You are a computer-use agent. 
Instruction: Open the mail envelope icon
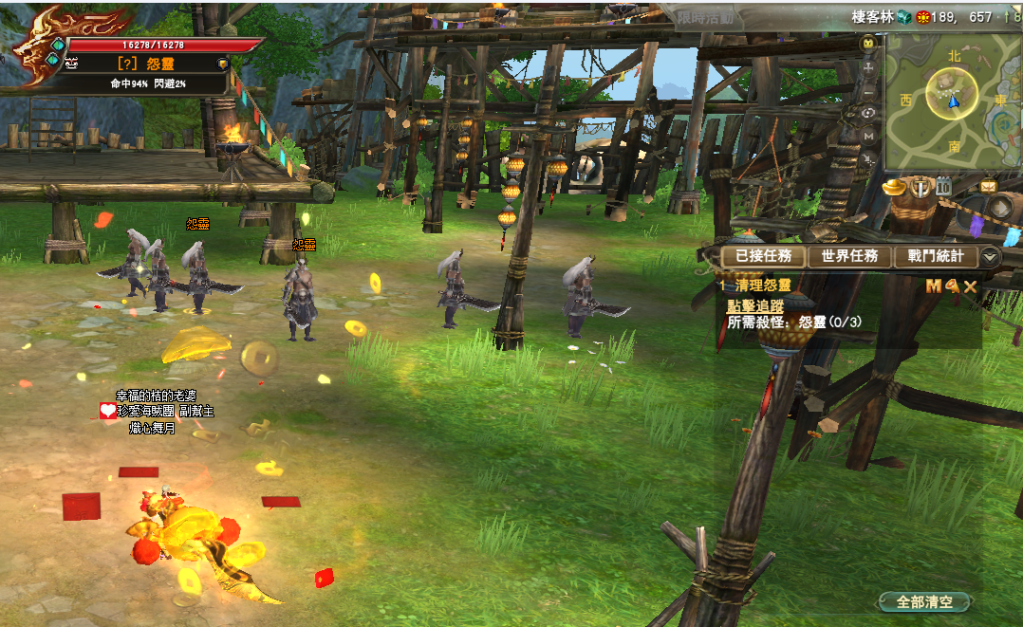[x=988, y=186]
